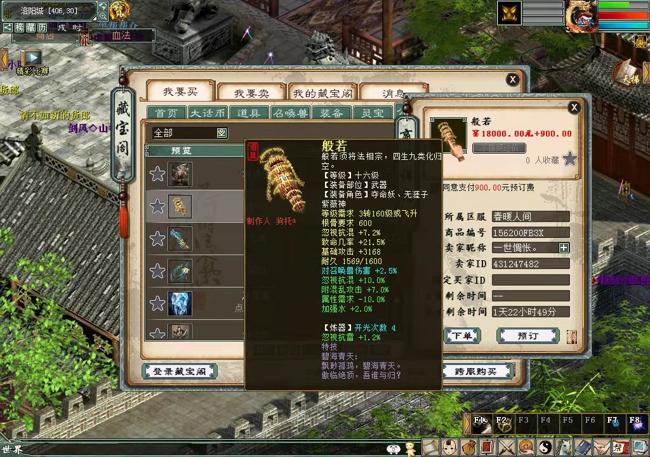Click the 下单 order button

click(x=462, y=335)
